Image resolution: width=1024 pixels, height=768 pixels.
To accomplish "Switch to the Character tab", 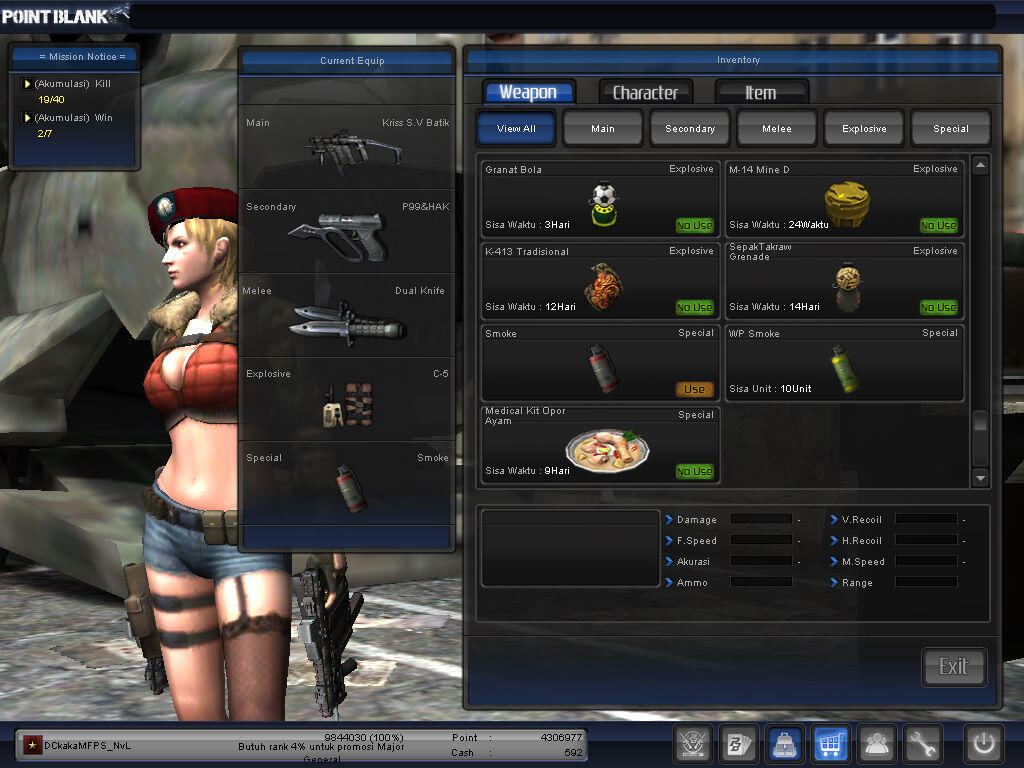I will coord(645,92).
